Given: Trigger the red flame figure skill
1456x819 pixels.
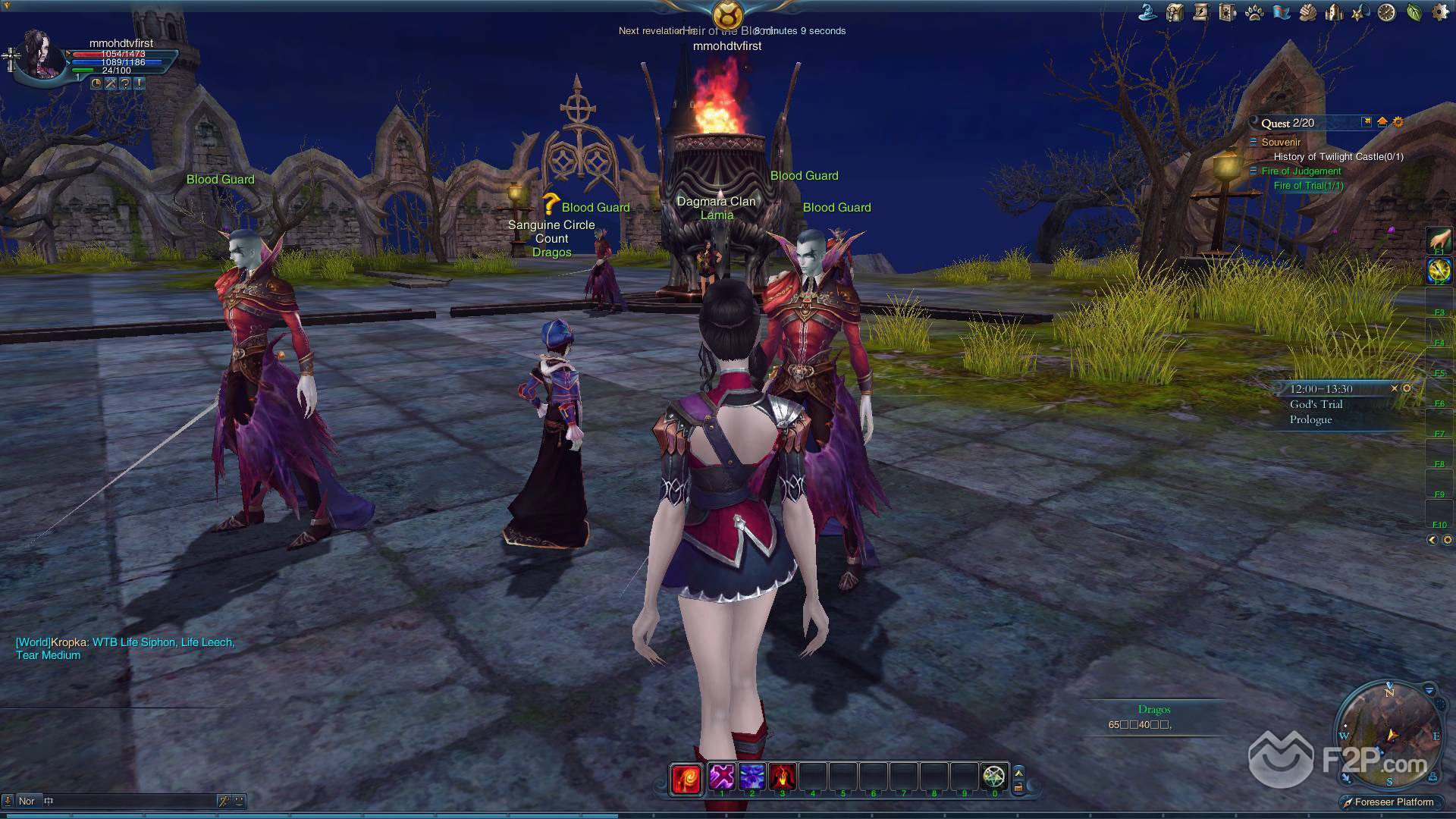Looking at the screenshot, I should click(x=782, y=777).
